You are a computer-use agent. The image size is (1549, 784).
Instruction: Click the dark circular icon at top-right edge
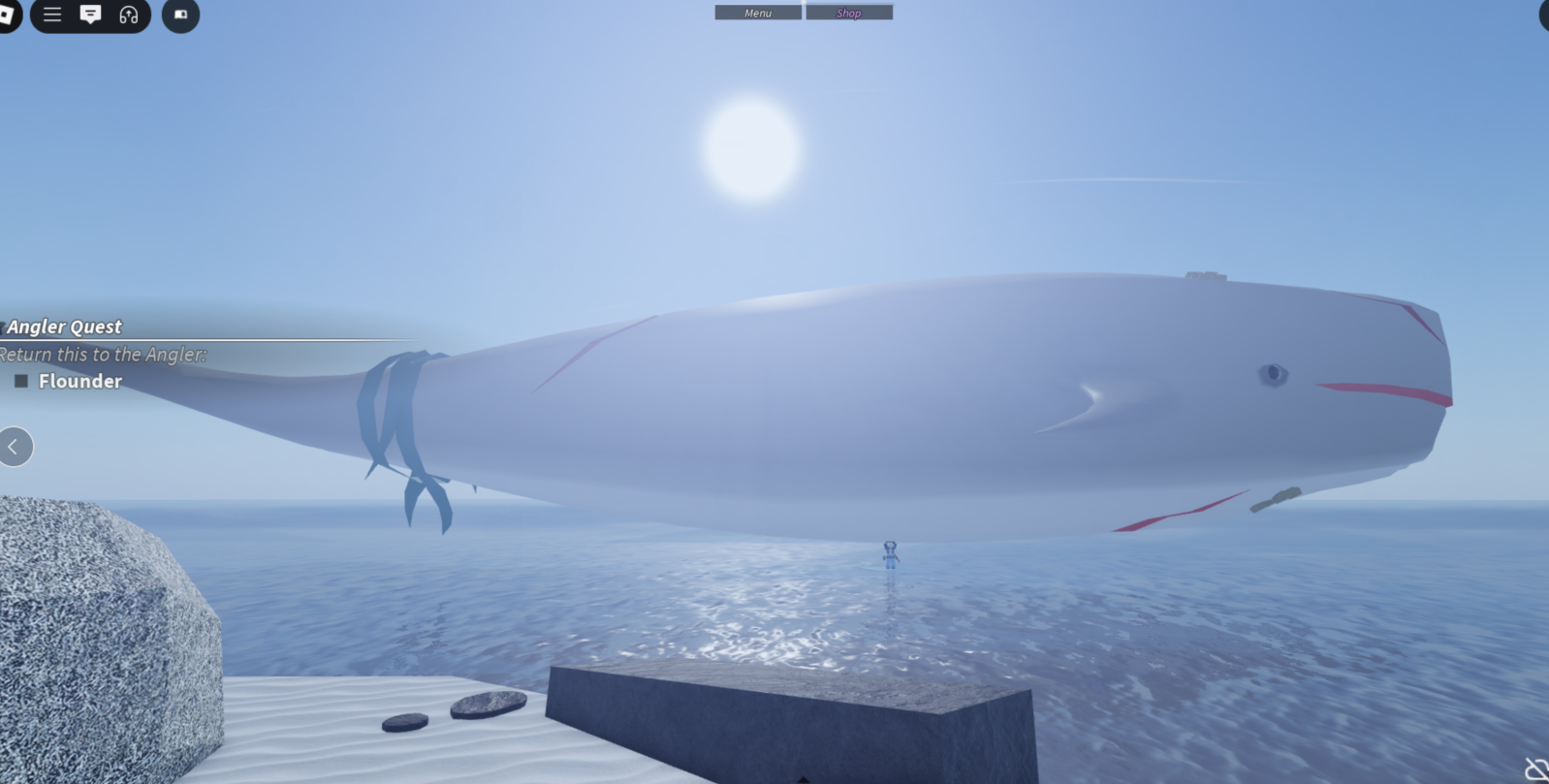tap(1543, 16)
